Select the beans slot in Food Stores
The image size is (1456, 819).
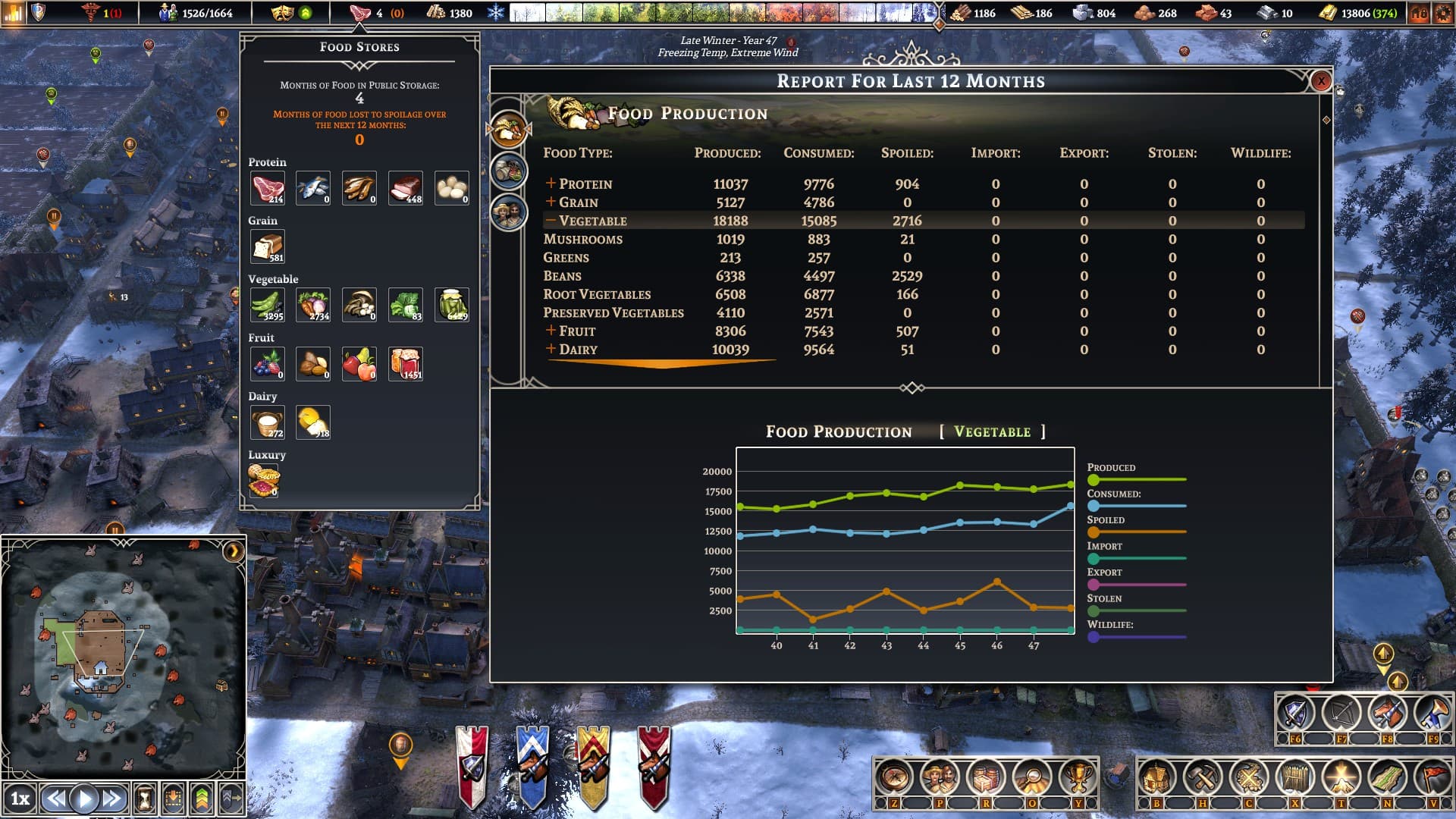coord(267,305)
